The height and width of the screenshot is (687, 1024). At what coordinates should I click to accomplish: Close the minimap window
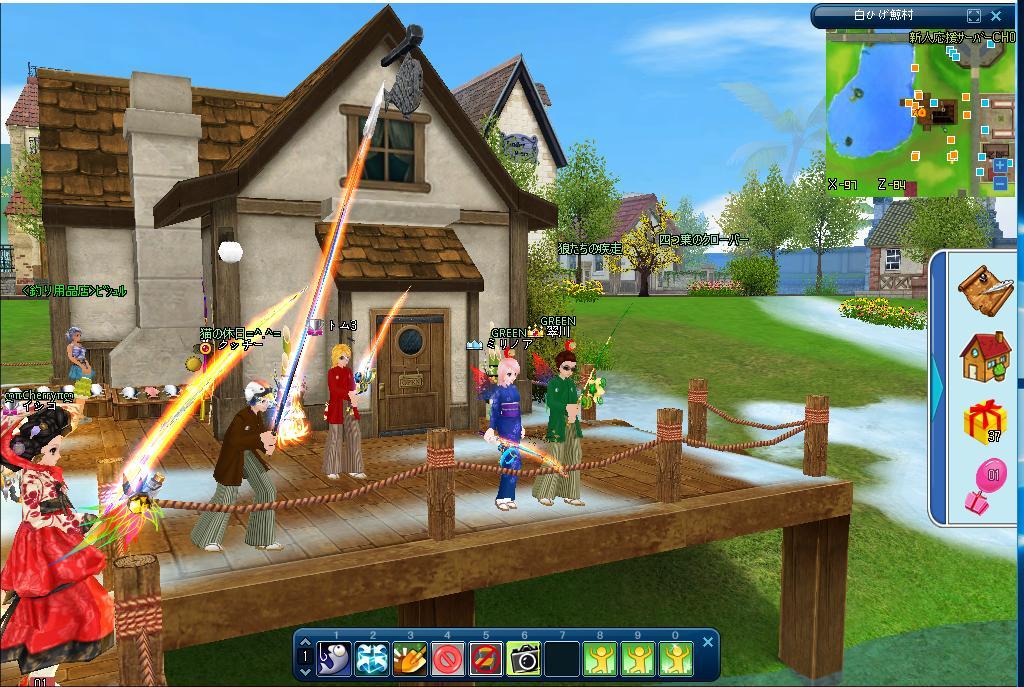point(996,16)
